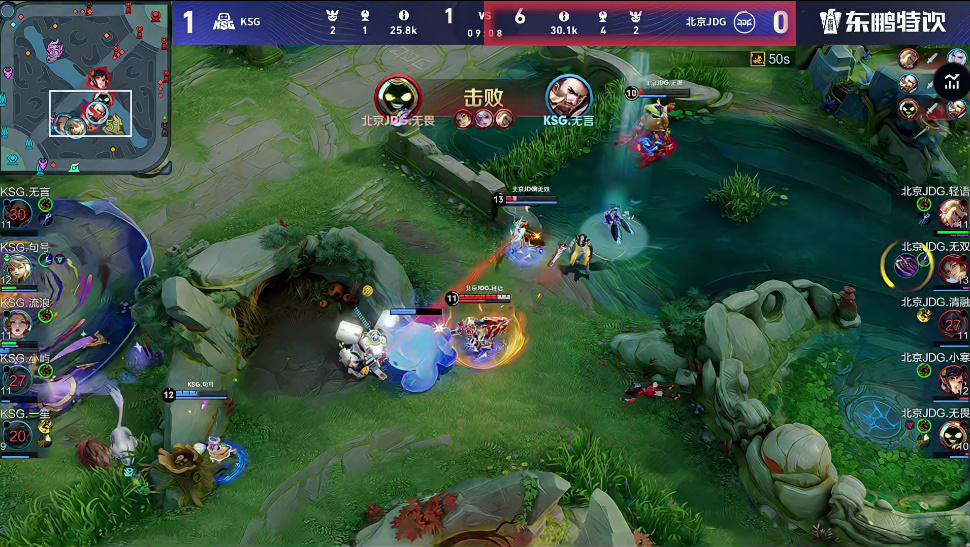Click the 东鹏特饮 sponsor banner
The height and width of the screenshot is (547, 970).
tap(882, 22)
